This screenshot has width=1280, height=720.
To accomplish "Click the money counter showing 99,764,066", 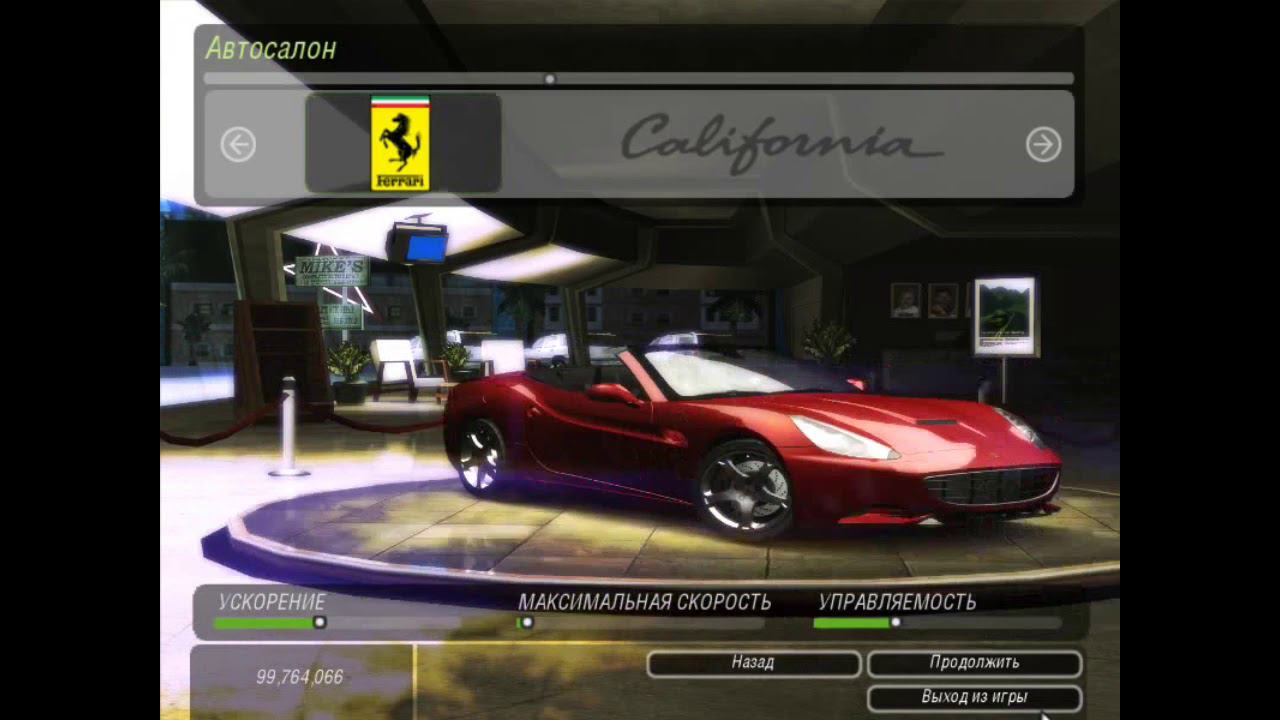I will coord(298,676).
